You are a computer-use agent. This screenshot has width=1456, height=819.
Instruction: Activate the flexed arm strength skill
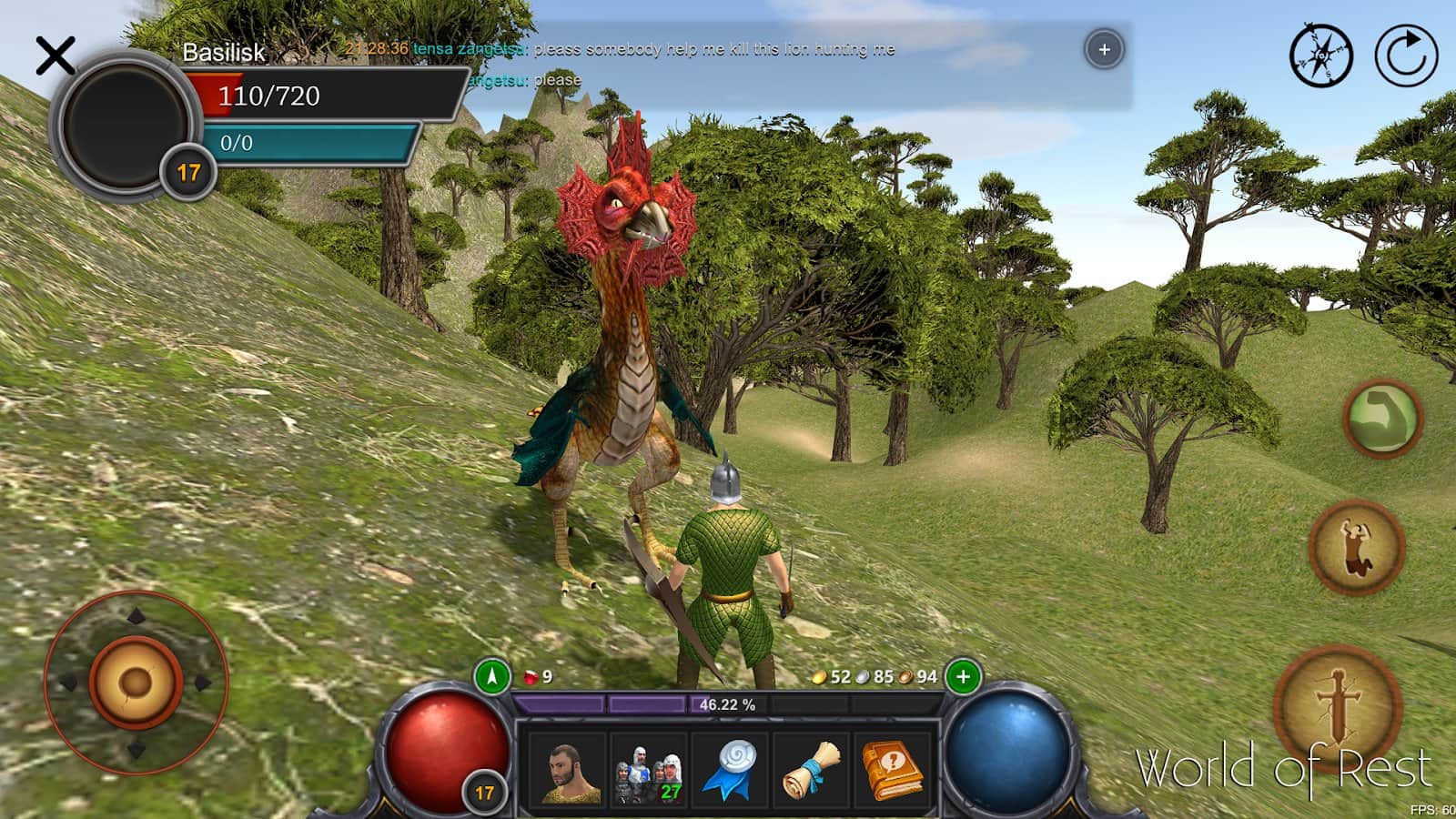(x=1382, y=419)
